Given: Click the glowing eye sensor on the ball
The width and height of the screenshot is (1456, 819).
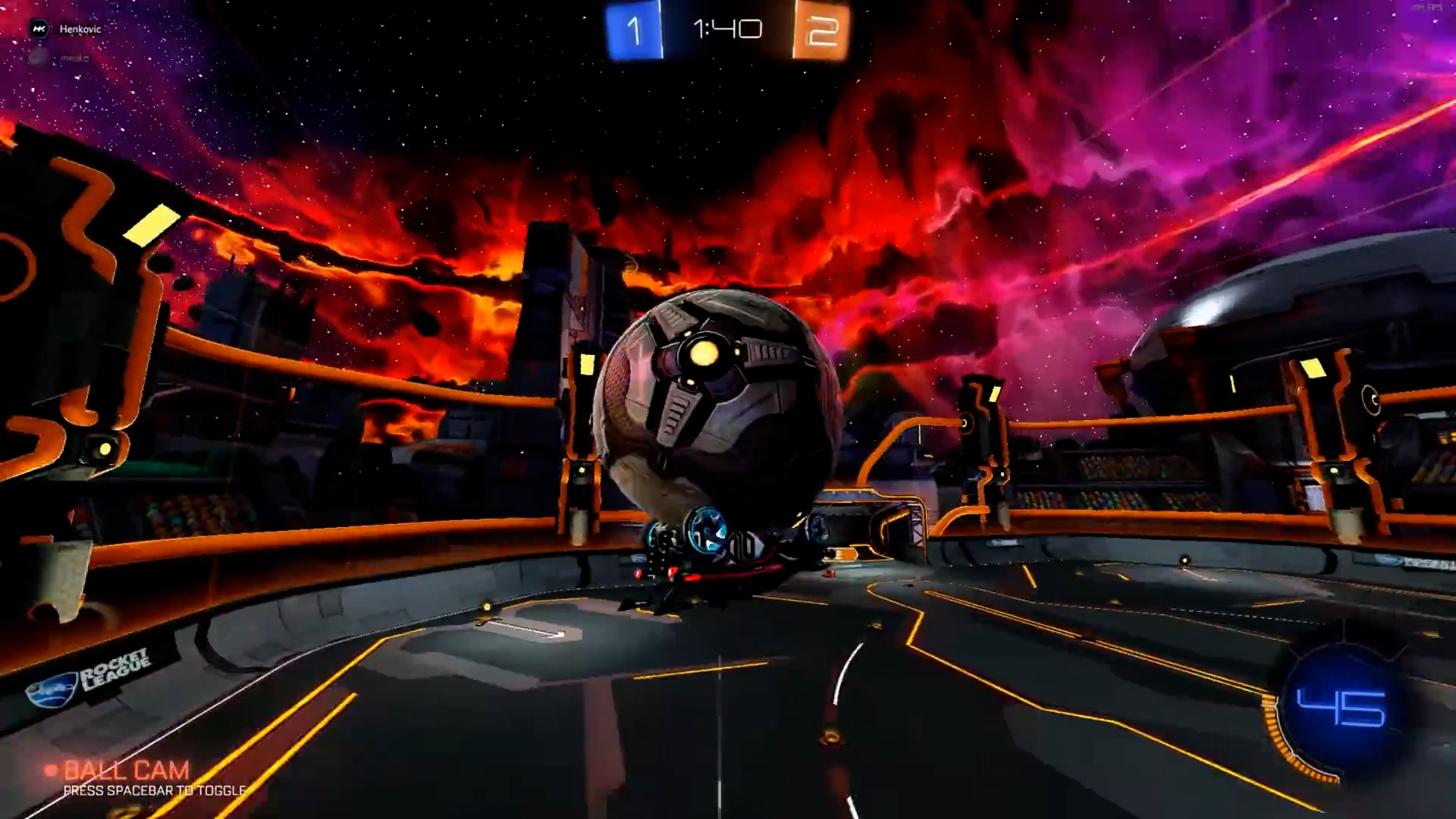Looking at the screenshot, I should [705, 353].
